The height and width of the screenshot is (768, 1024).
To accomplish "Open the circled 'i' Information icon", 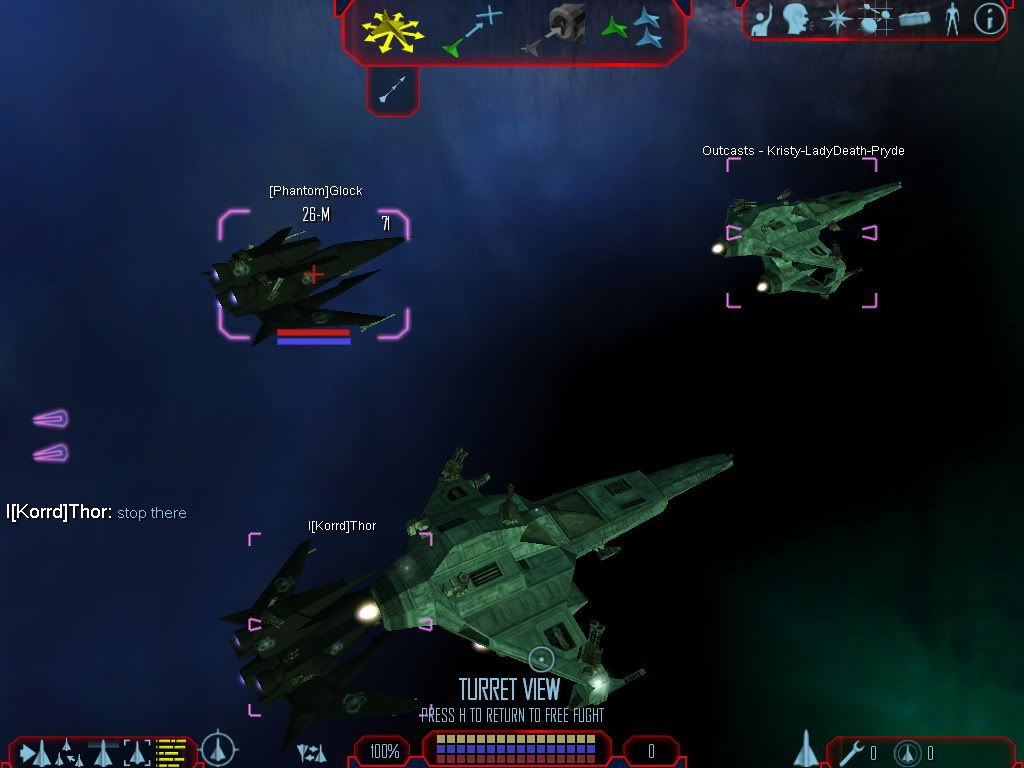I will [989, 19].
